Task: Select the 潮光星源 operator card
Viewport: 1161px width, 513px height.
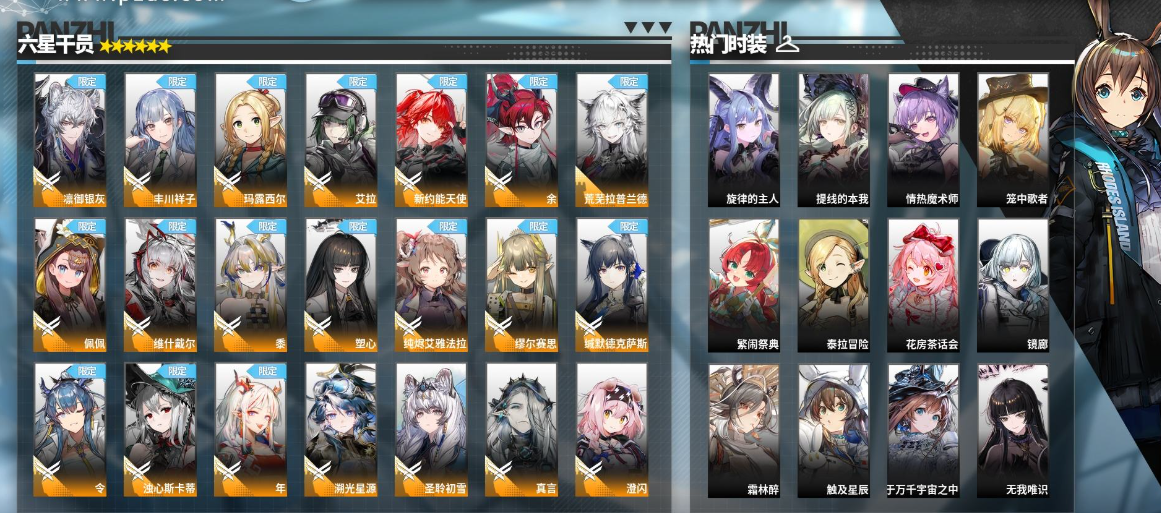Action: pyautogui.click(x=341, y=430)
